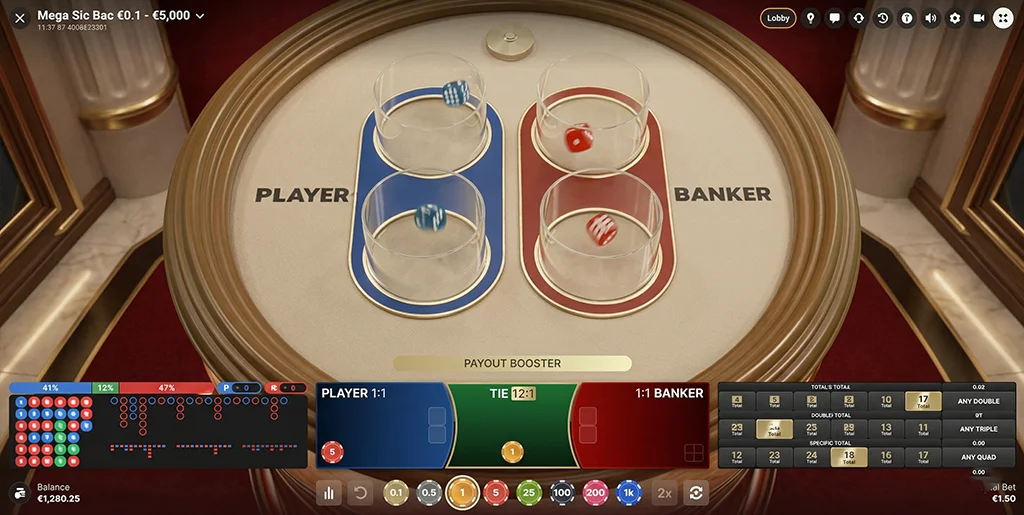Return to the Lobby

[778, 18]
